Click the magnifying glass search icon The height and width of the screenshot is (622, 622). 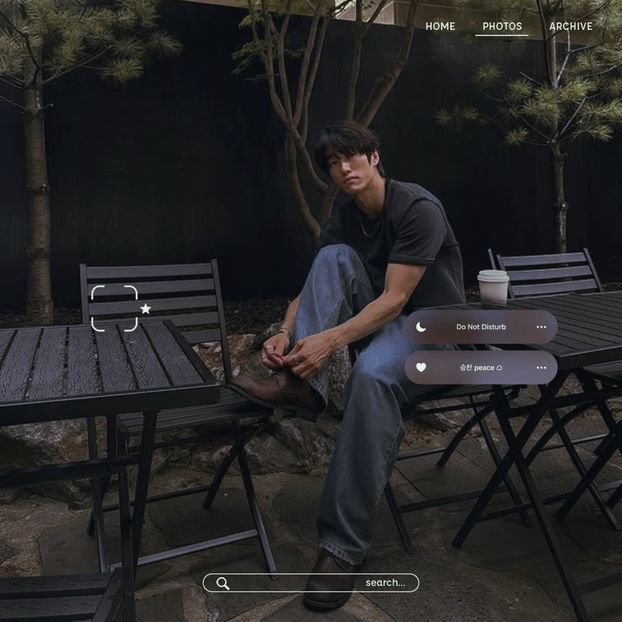223,583
